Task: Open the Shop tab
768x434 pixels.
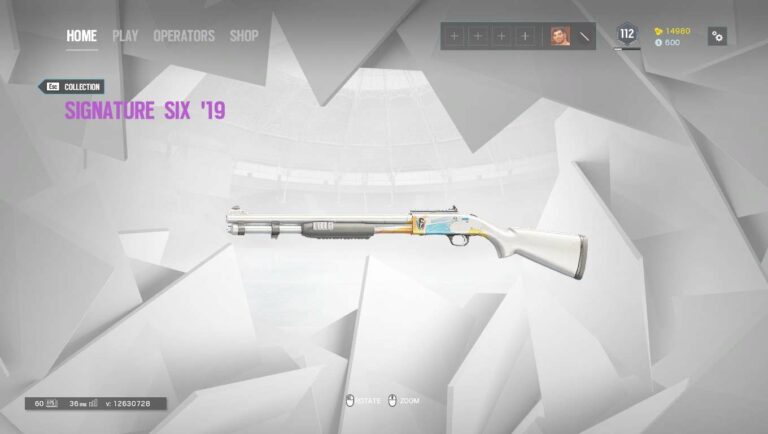Action: pos(244,36)
